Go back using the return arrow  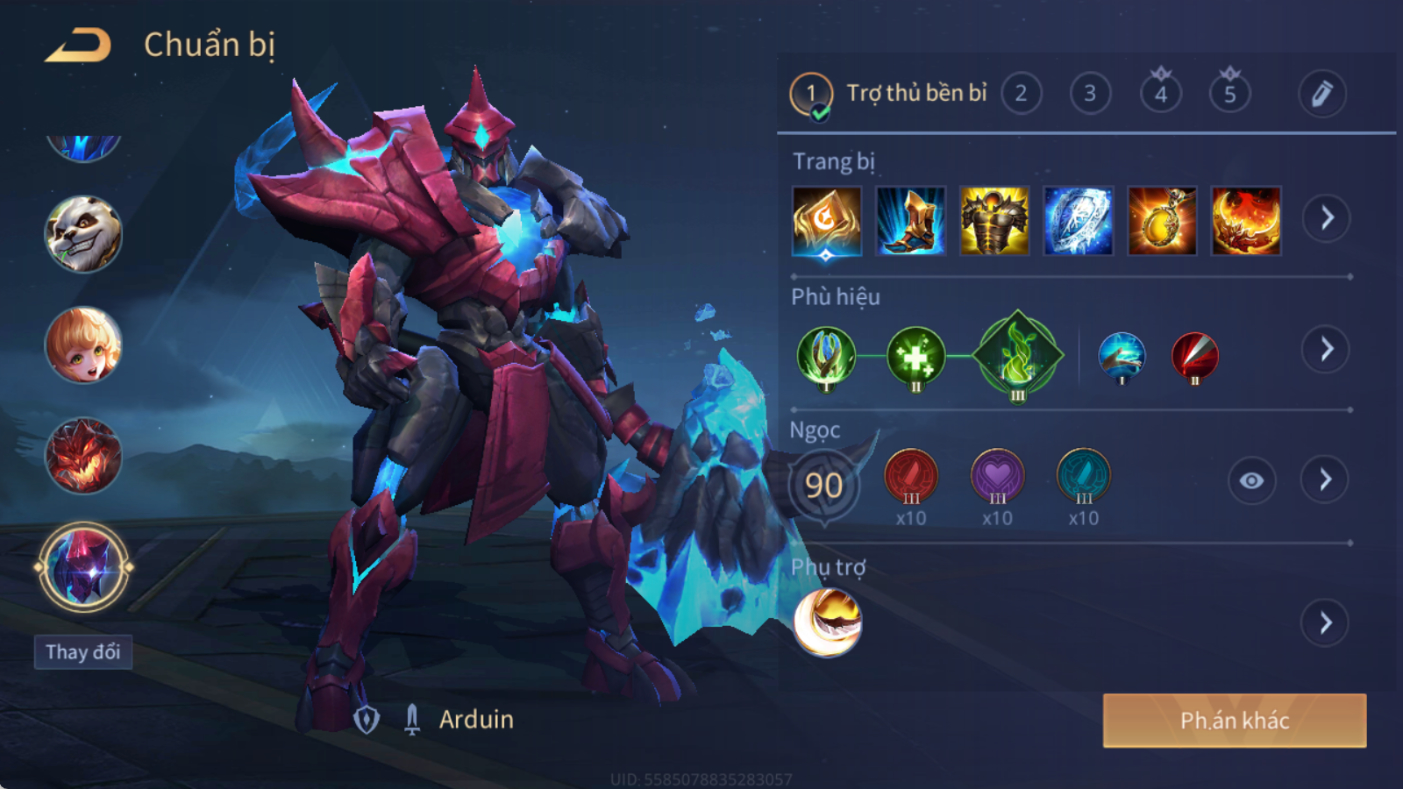click(x=78, y=46)
